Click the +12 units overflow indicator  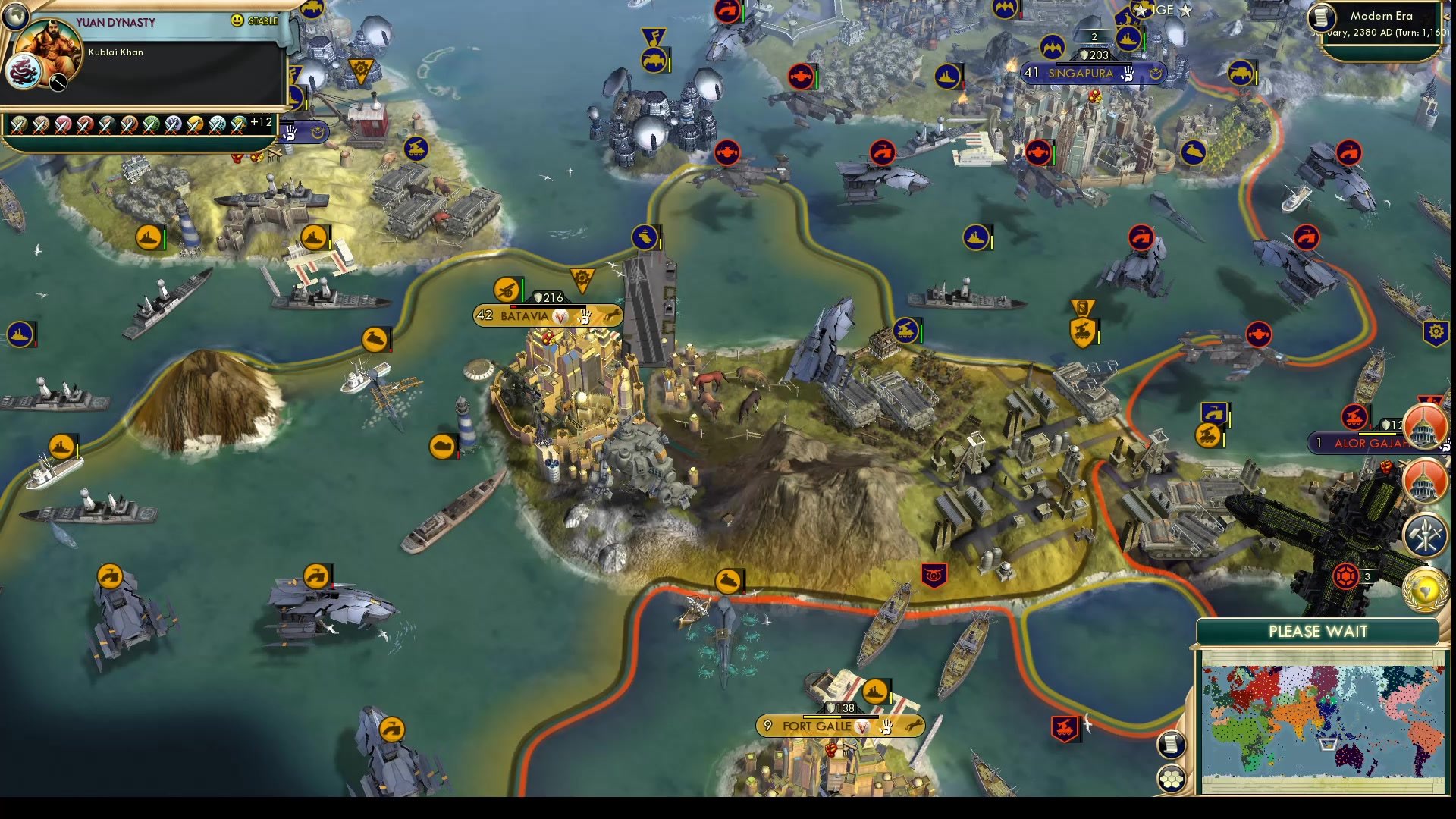tap(262, 121)
